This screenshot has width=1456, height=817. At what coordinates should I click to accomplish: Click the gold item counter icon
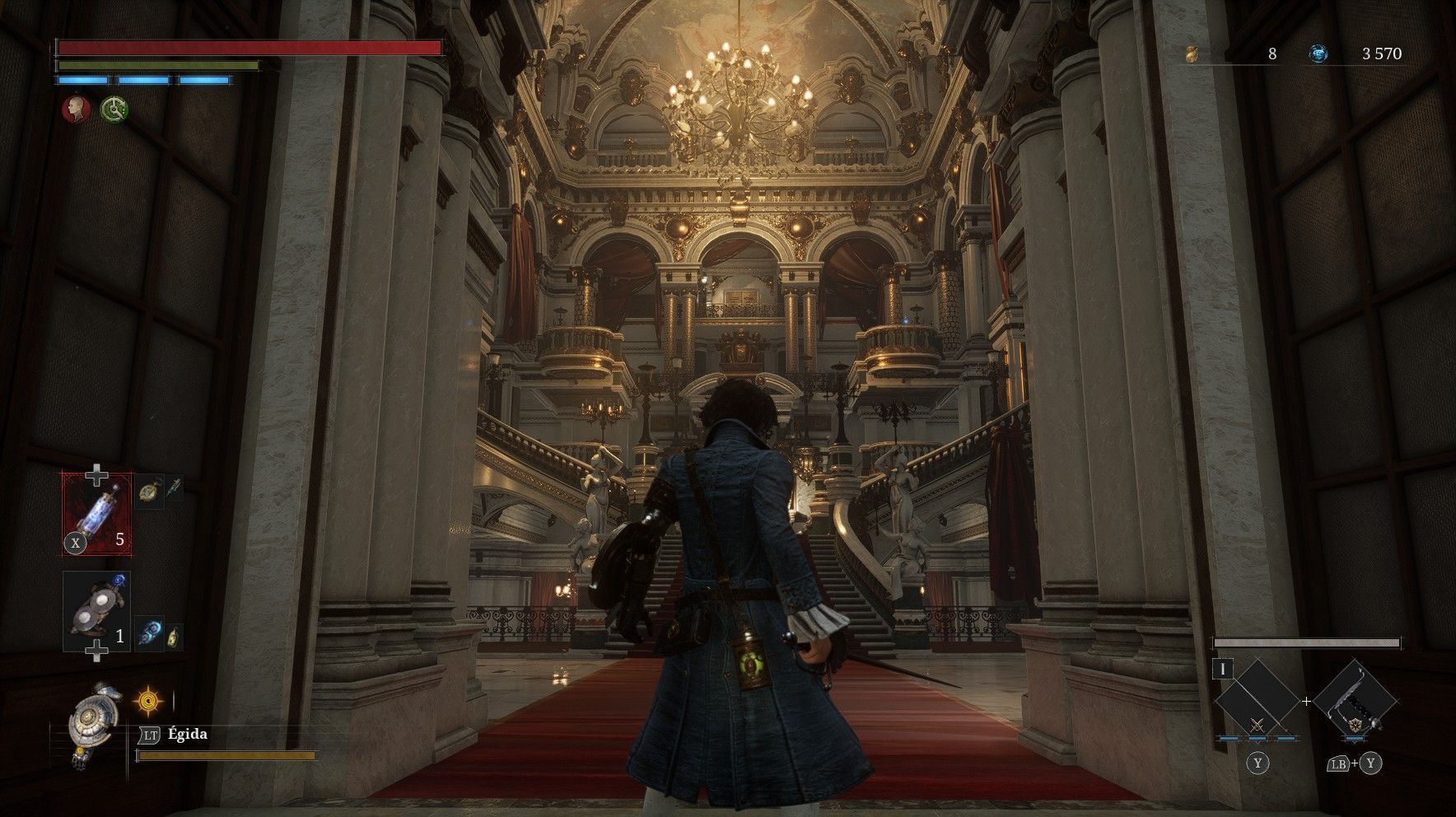click(x=1192, y=54)
